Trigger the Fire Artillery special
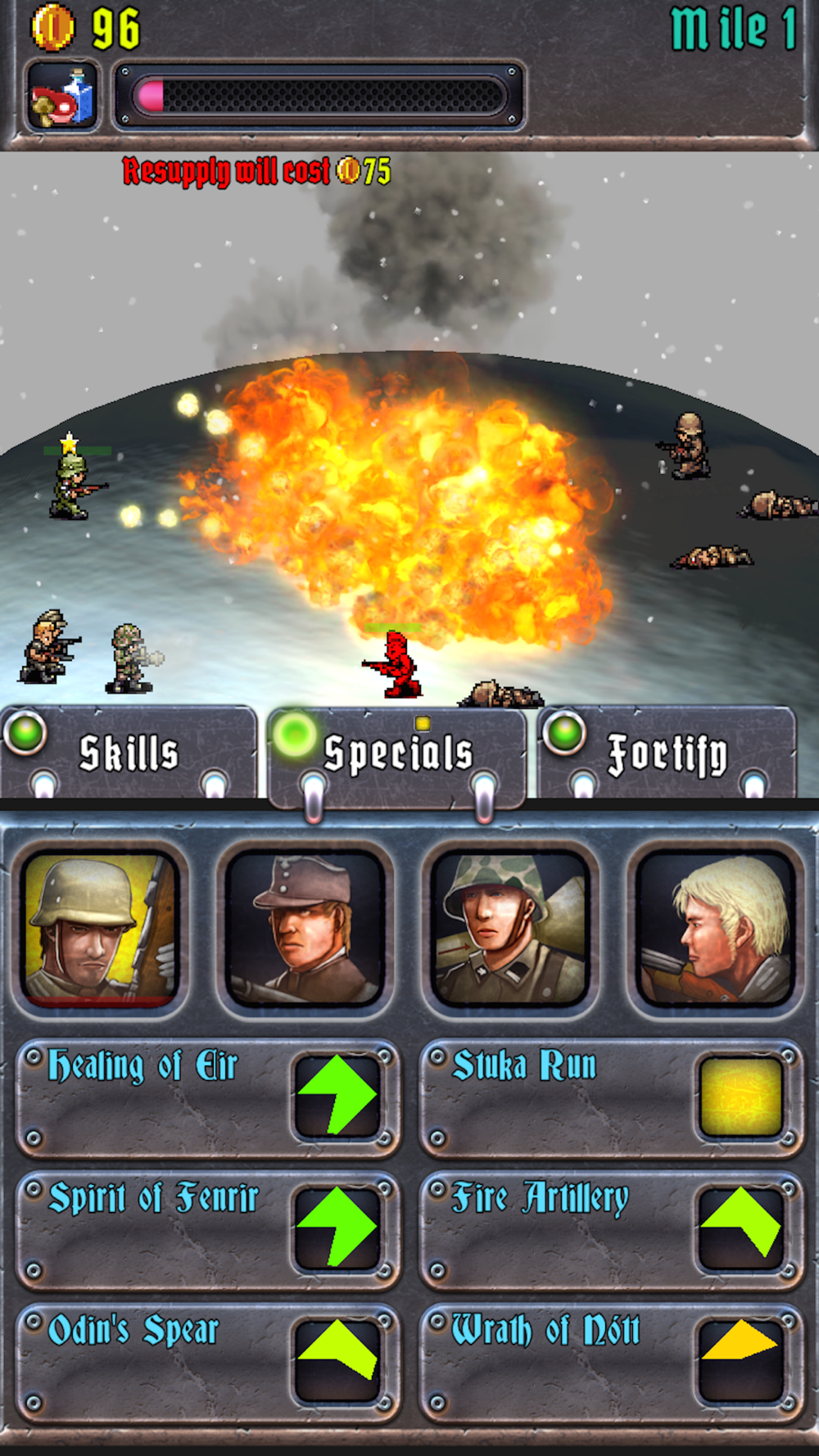This screenshot has height=1456, width=819. pos(611,1230)
